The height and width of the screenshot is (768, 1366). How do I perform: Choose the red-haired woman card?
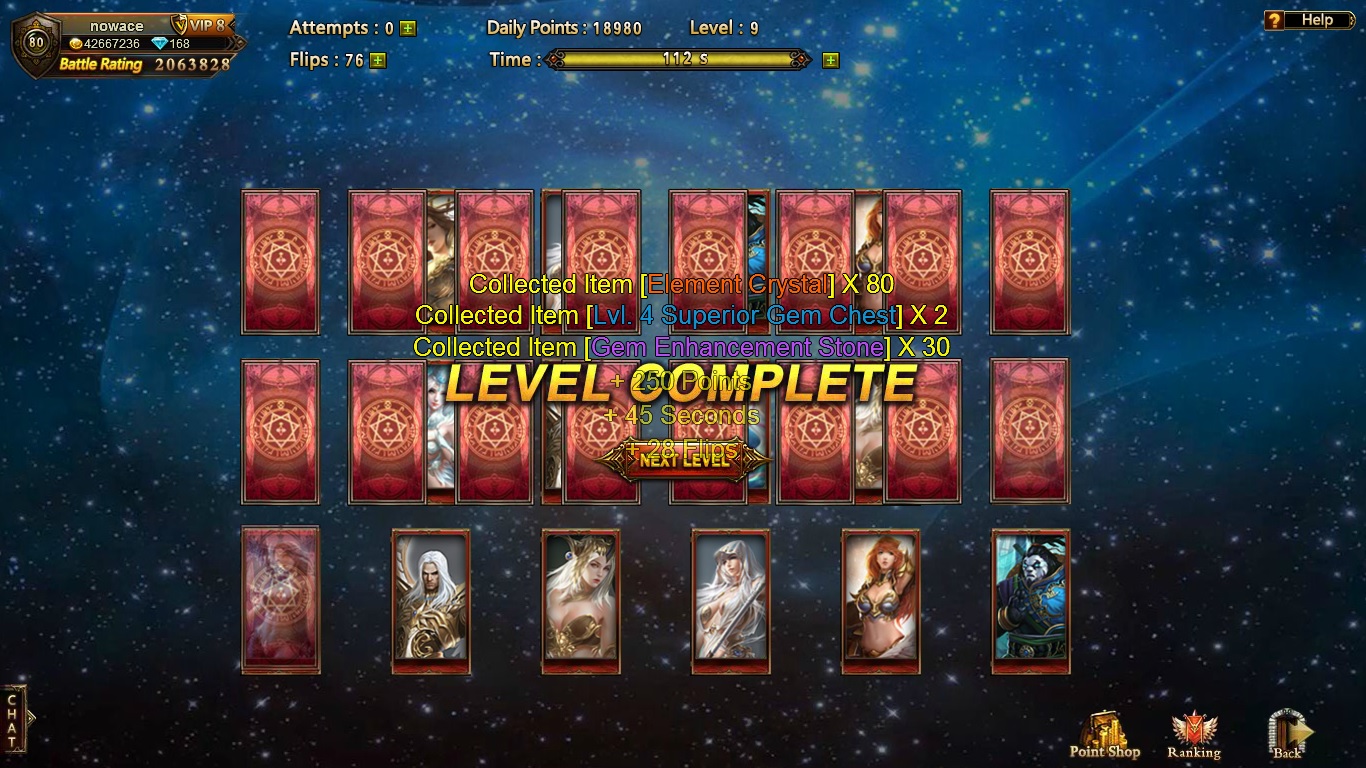coord(881,601)
